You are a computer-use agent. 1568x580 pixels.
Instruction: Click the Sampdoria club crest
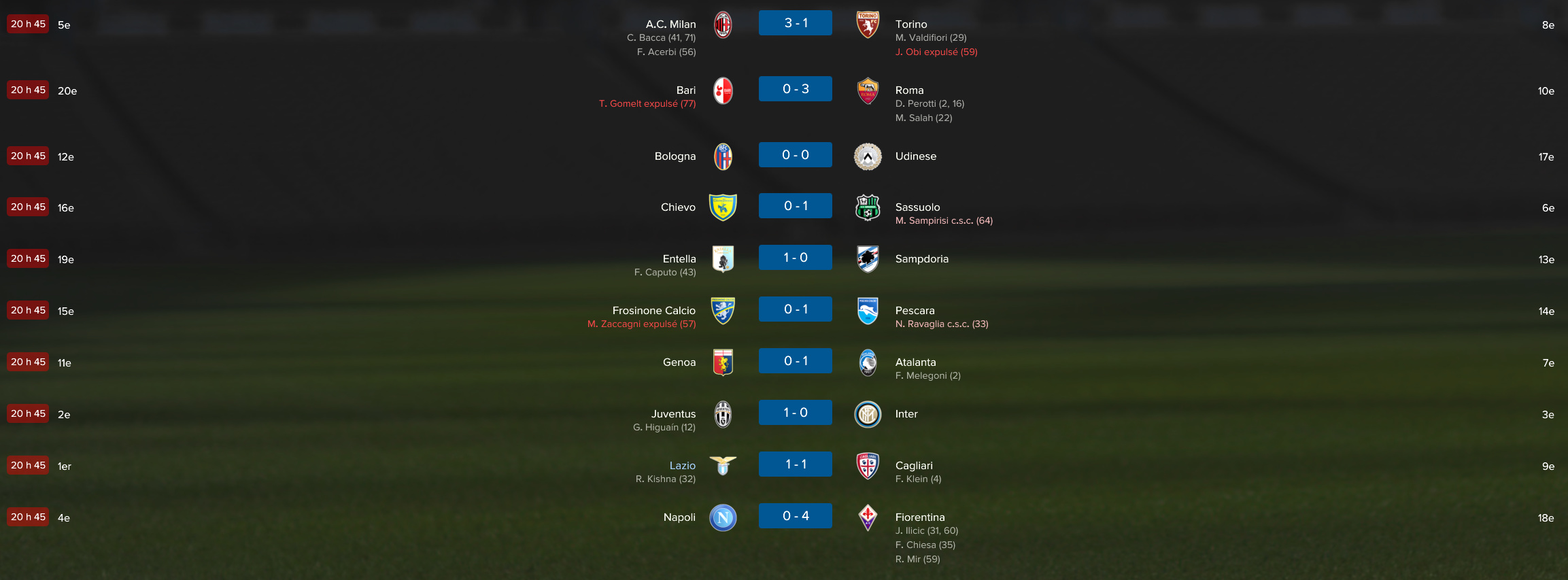(x=868, y=259)
